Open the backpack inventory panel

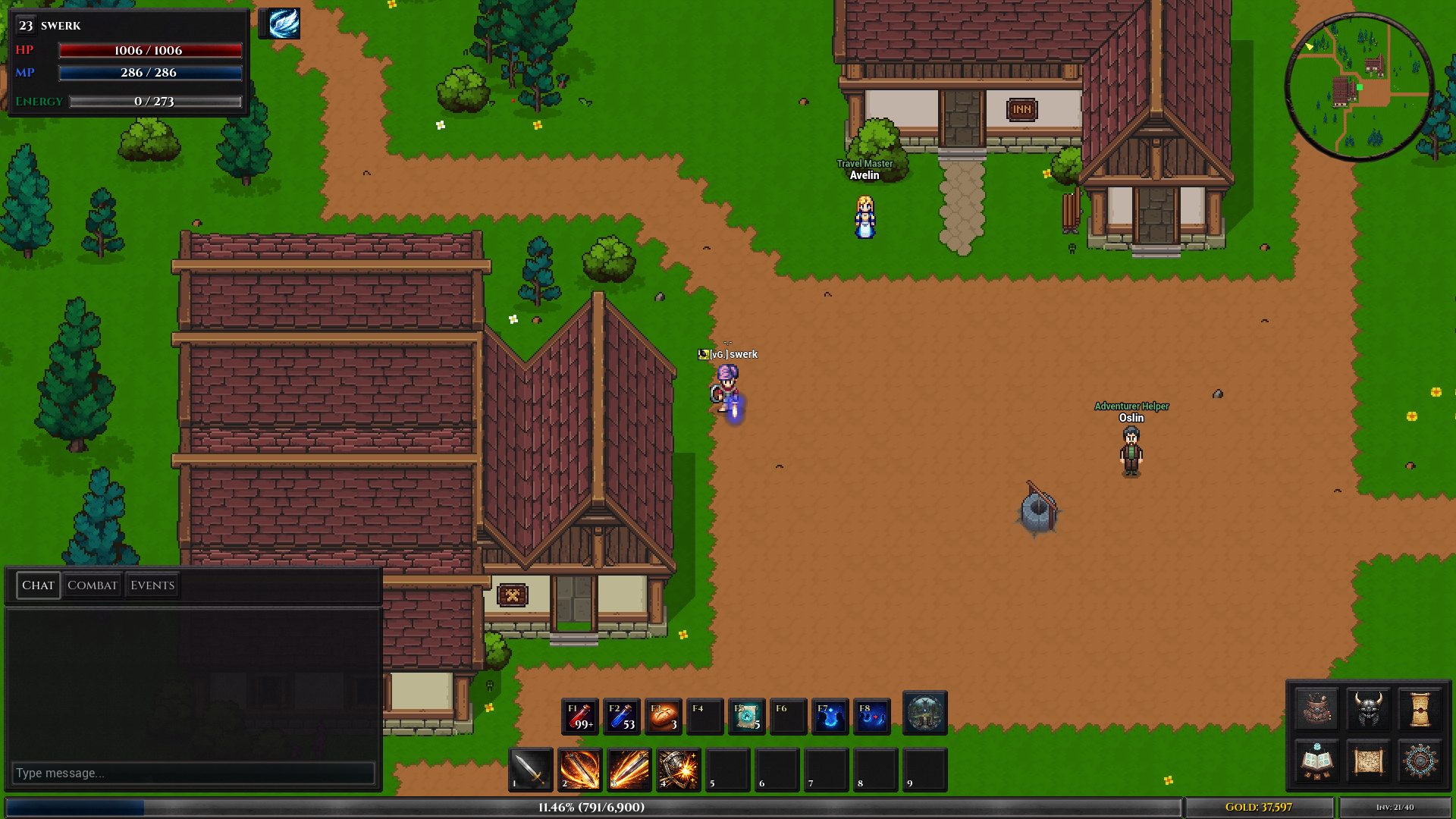pos(1316,710)
